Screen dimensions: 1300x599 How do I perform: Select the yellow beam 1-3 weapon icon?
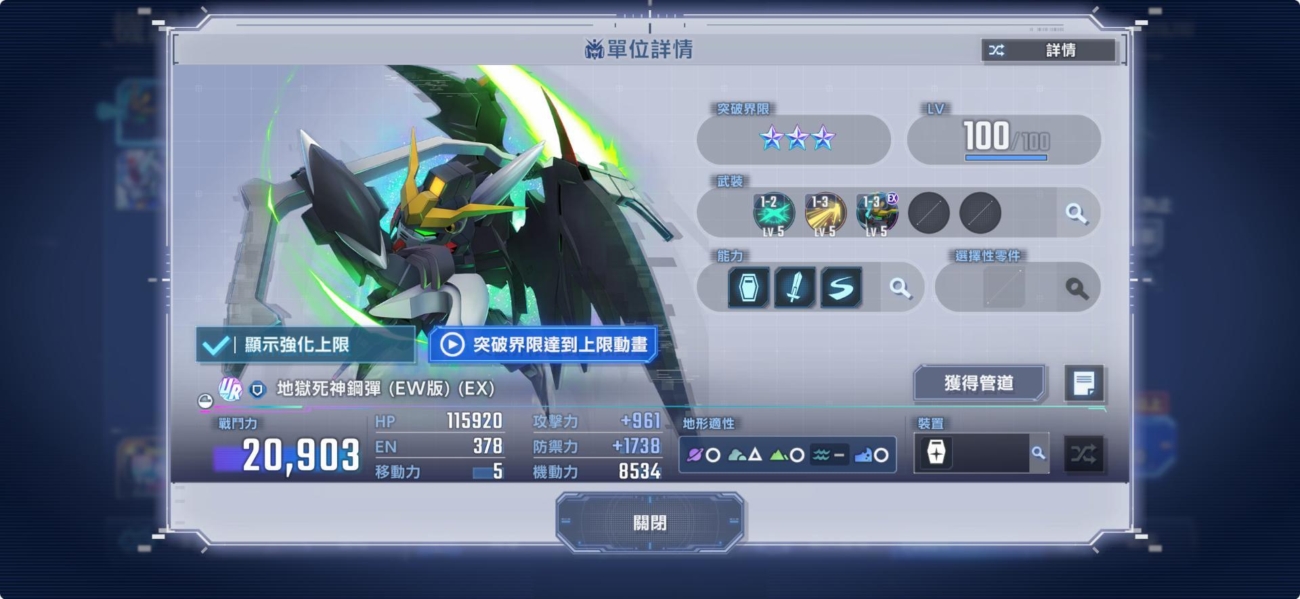pyautogui.click(x=825, y=213)
